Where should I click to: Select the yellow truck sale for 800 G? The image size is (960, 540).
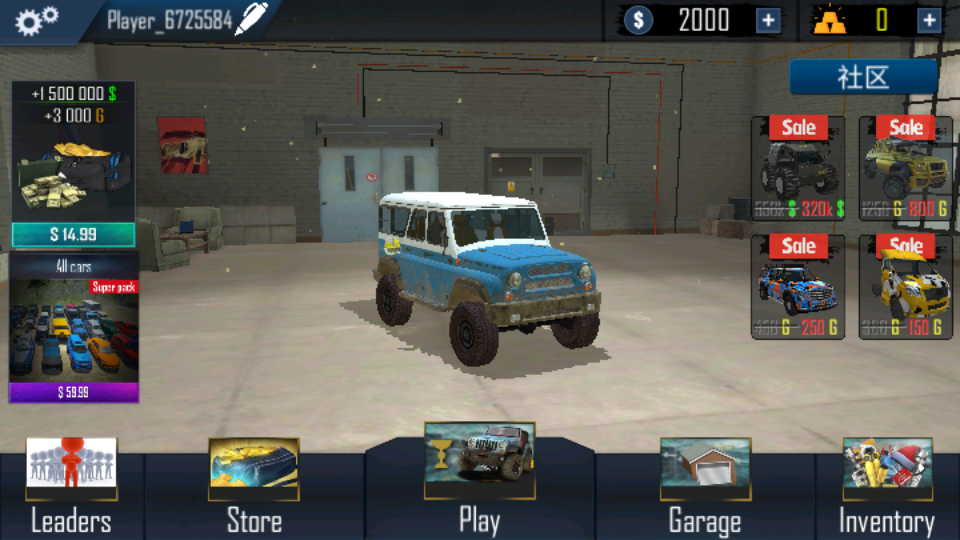point(905,168)
